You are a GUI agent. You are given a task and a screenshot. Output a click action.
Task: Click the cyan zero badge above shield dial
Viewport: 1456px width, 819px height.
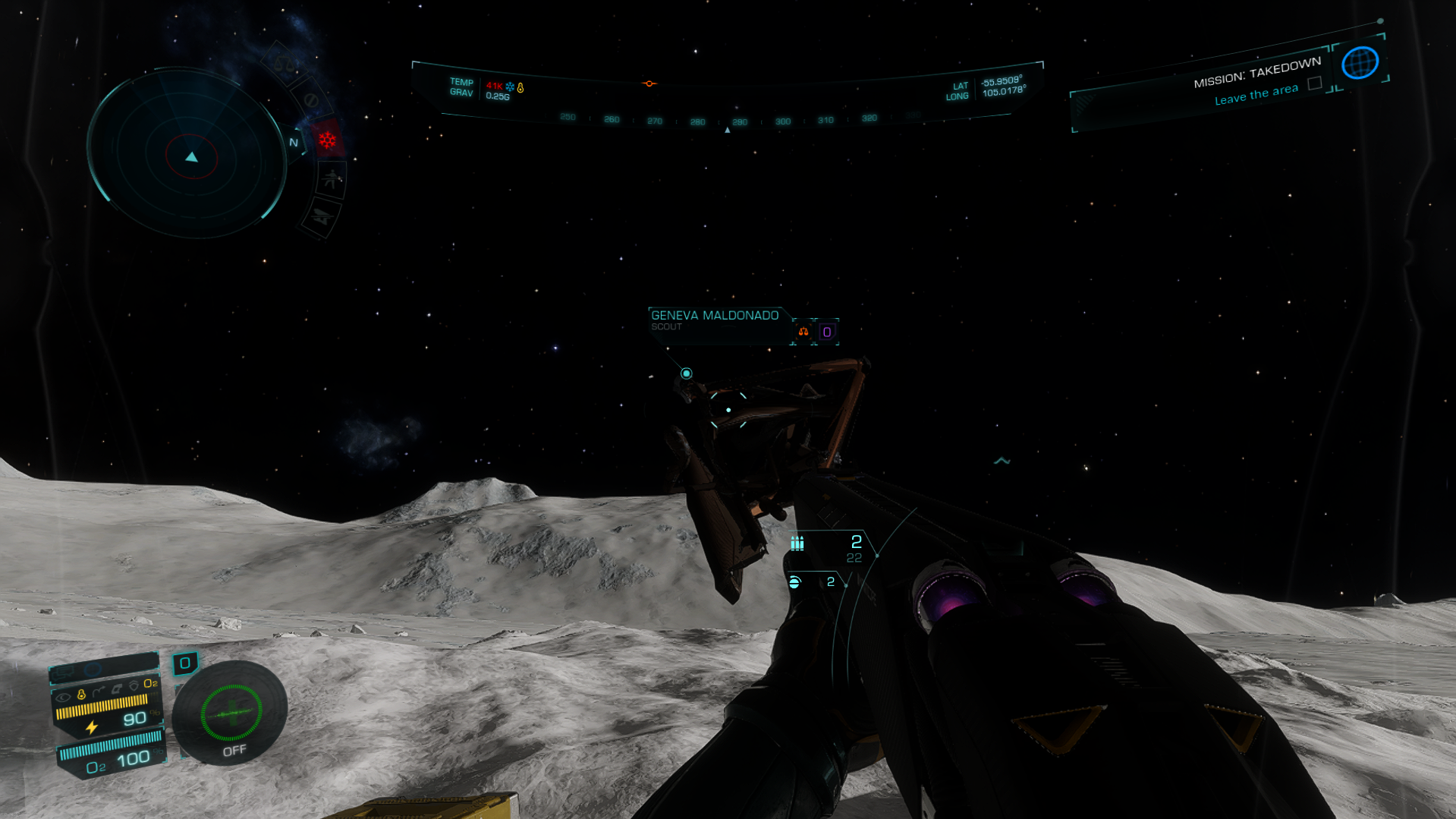coord(184,663)
